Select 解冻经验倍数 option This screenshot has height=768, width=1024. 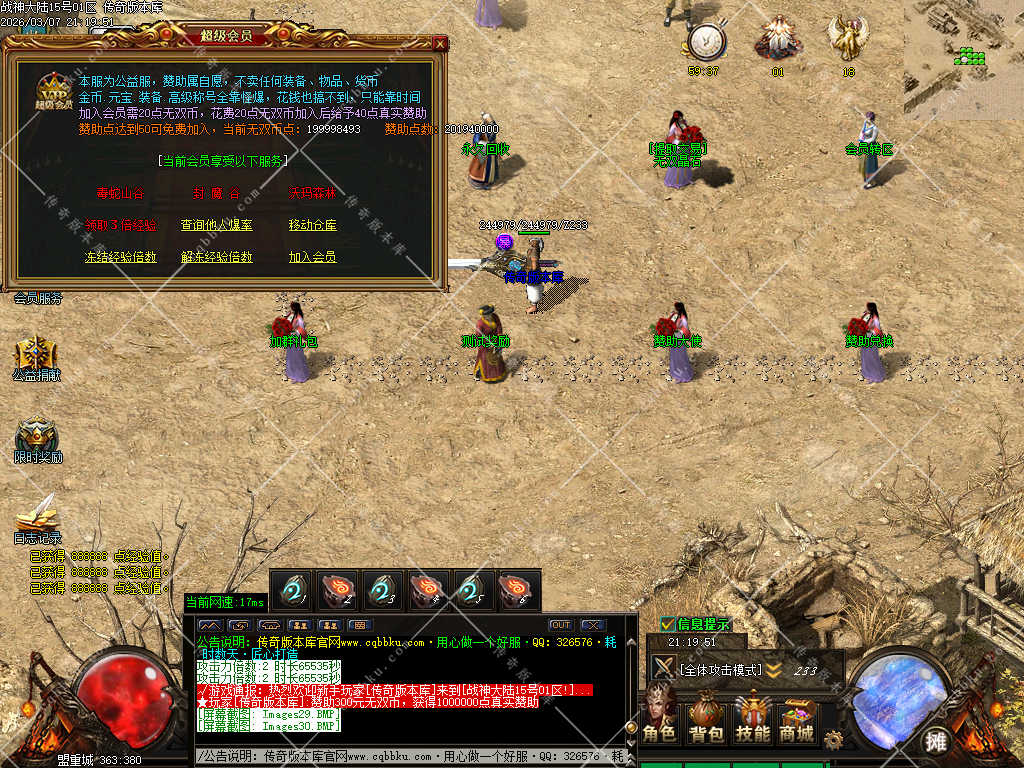pos(216,257)
